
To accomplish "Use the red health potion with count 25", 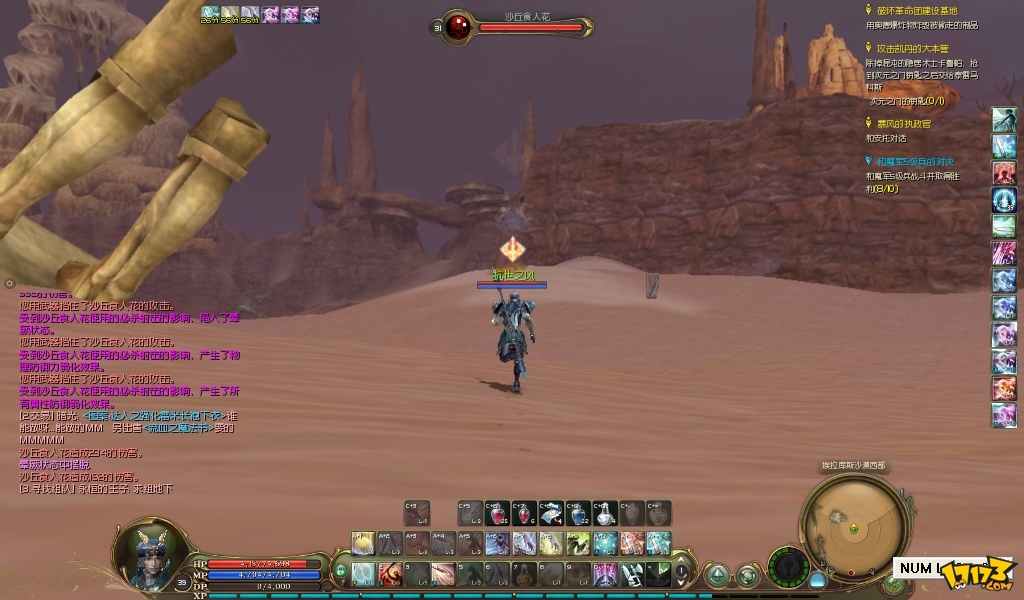I will [x=498, y=513].
